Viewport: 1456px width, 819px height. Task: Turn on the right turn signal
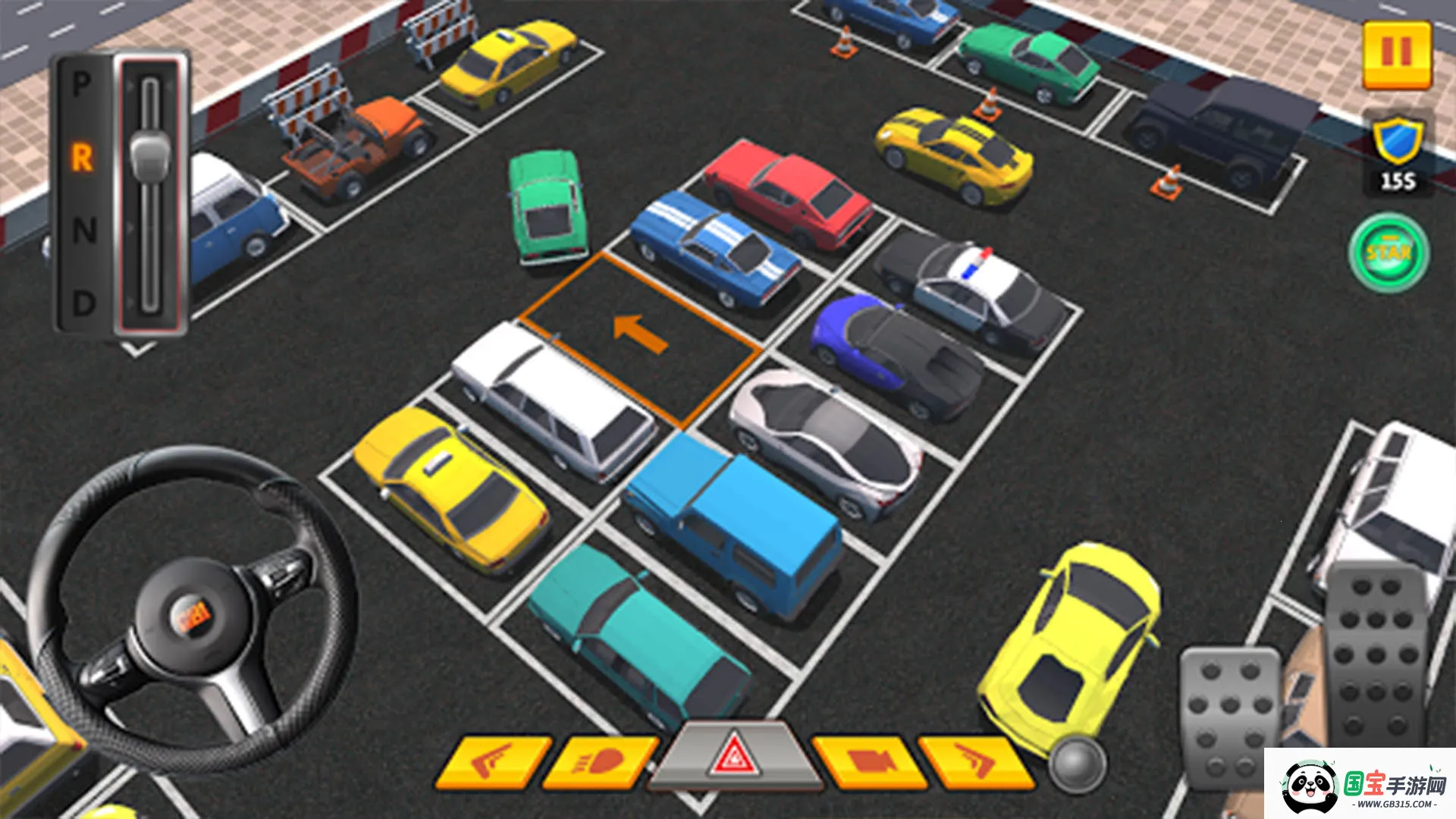974,761
